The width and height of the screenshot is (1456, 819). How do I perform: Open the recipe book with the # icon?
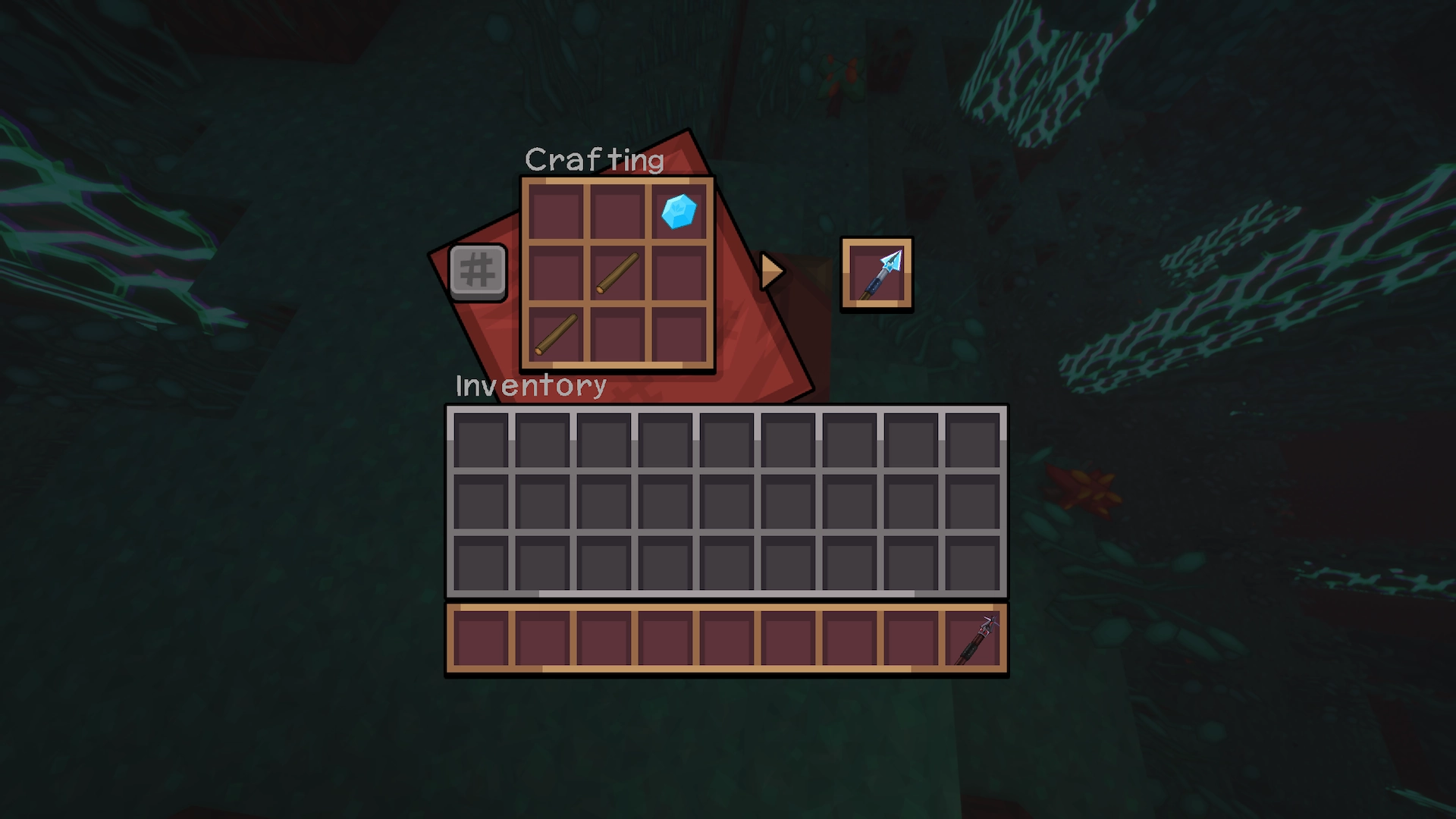(478, 271)
